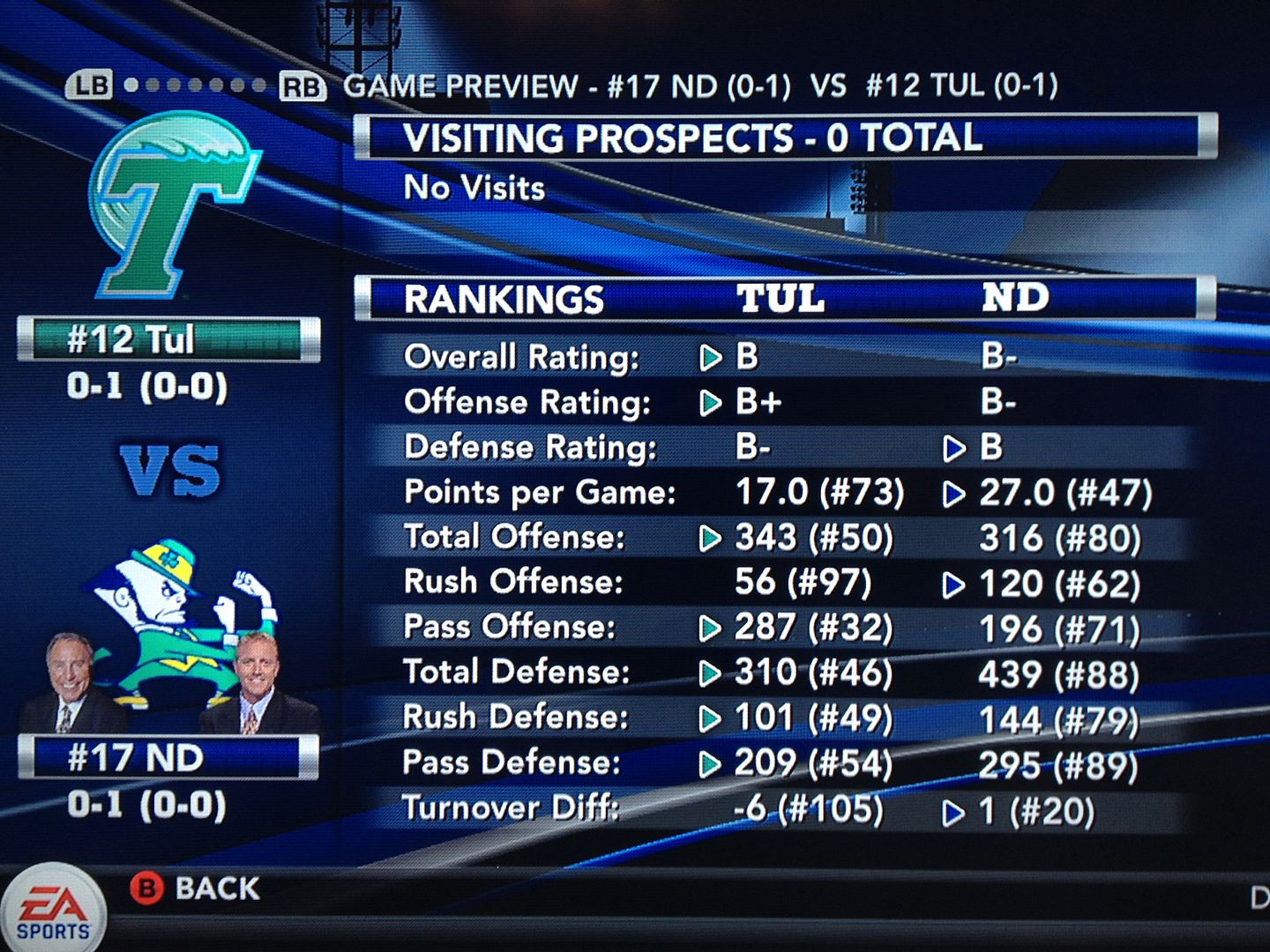The width and height of the screenshot is (1270, 952).
Task: Highlight the Turnover Diff row
Action: (776, 809)
